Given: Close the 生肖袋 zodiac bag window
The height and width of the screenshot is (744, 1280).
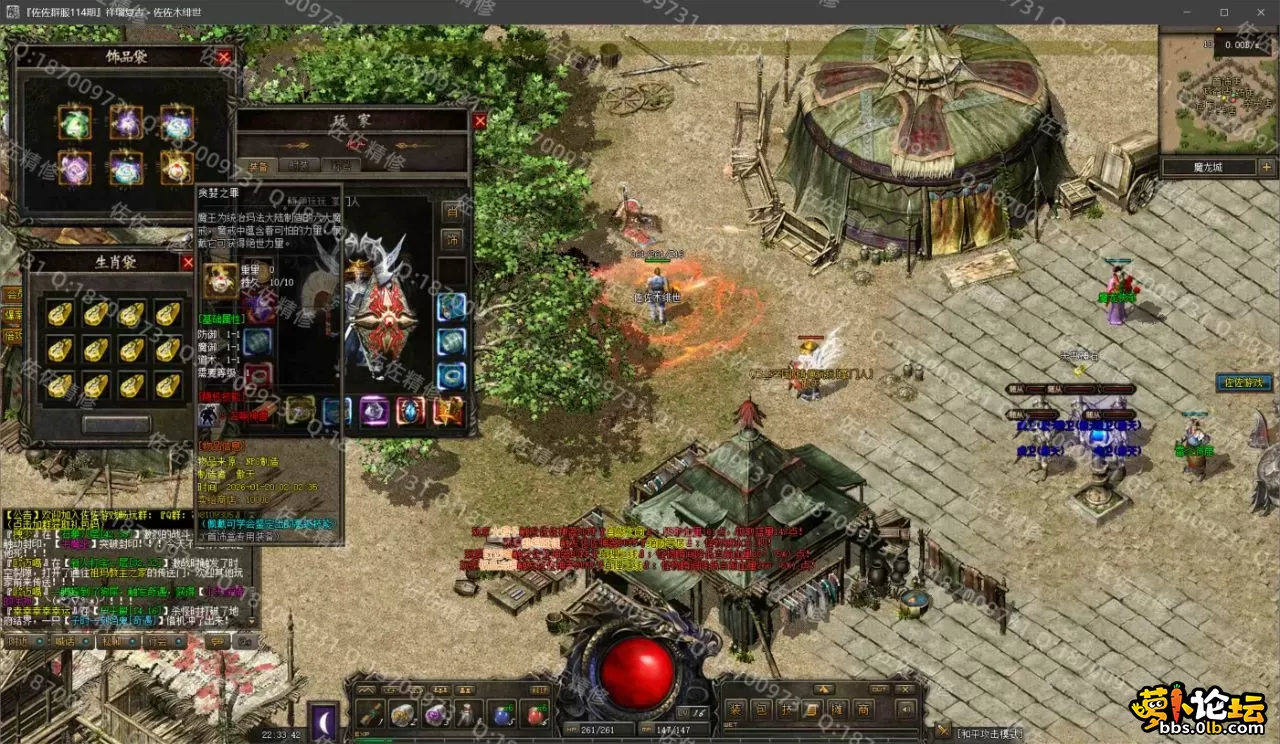Looking at the screenshot, I should coord(187,262).
